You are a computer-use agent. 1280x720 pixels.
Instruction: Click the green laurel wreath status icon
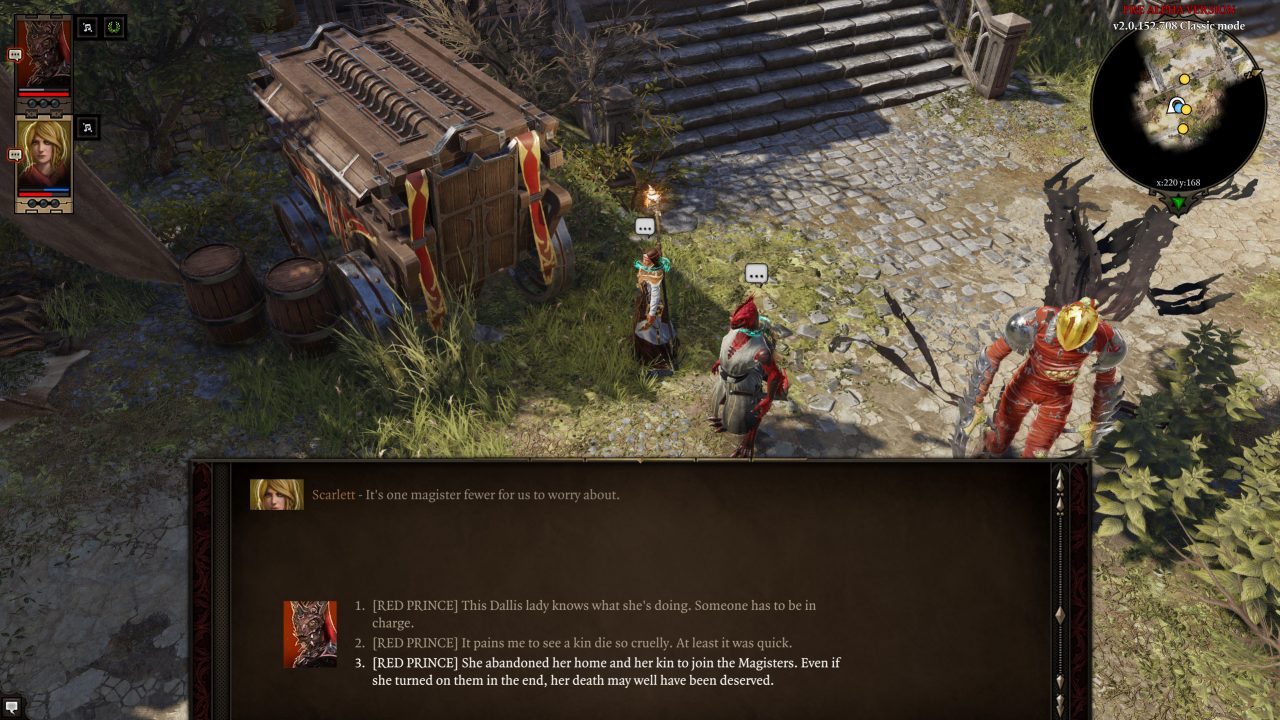click(x=113, y=28)
